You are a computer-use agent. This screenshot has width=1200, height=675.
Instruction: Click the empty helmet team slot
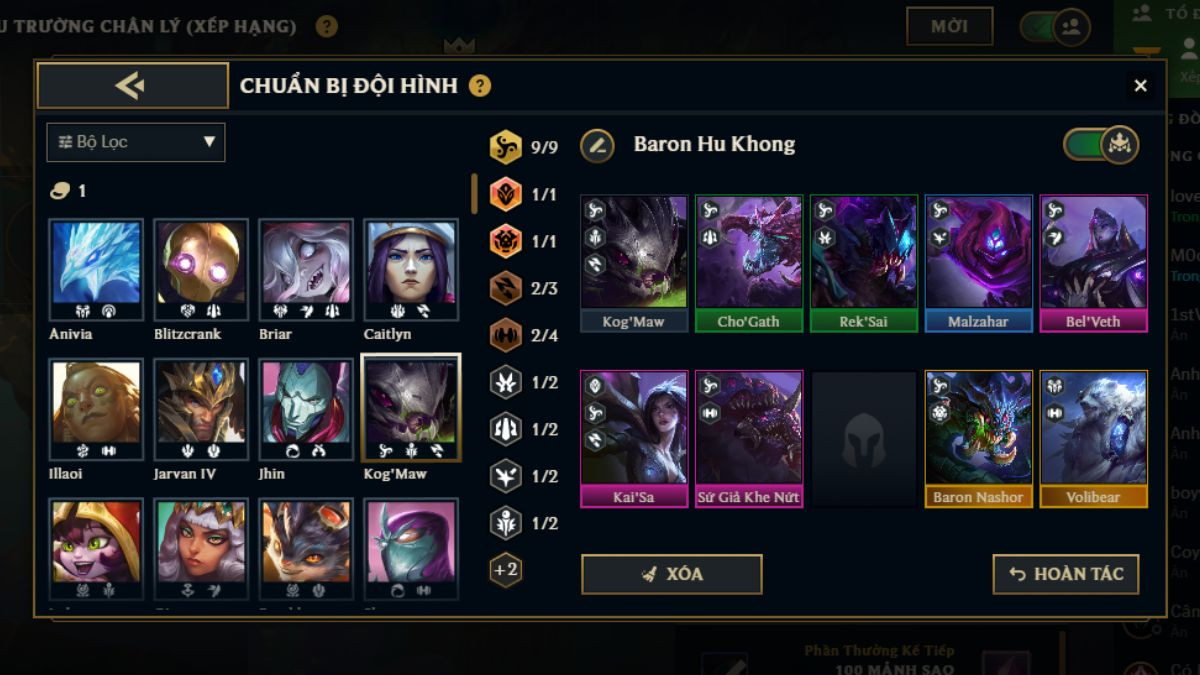coord(864,437)
